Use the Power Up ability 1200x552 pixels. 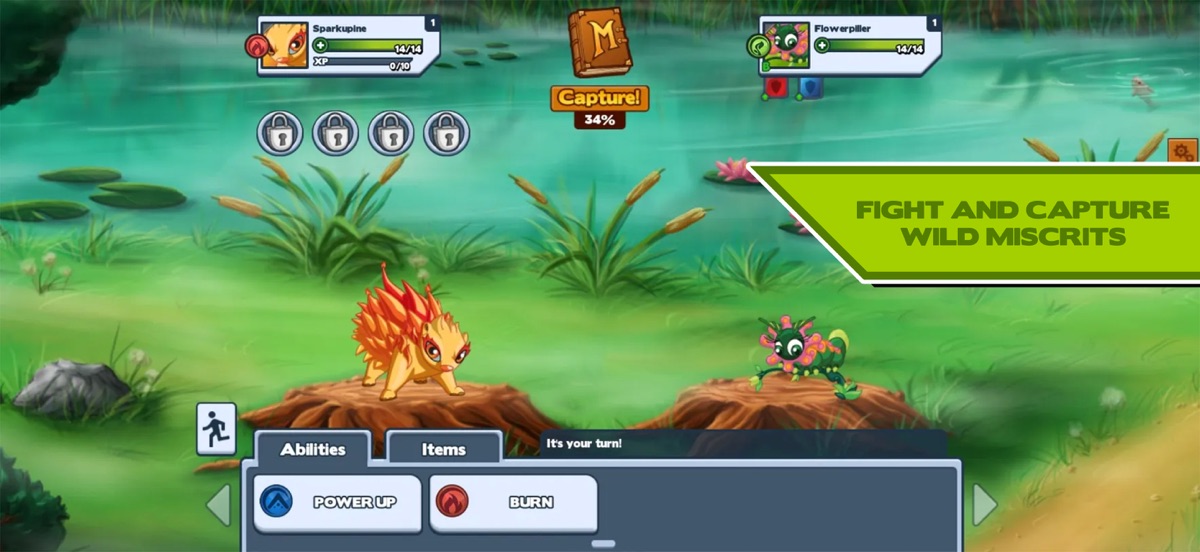tap(337, 503)
